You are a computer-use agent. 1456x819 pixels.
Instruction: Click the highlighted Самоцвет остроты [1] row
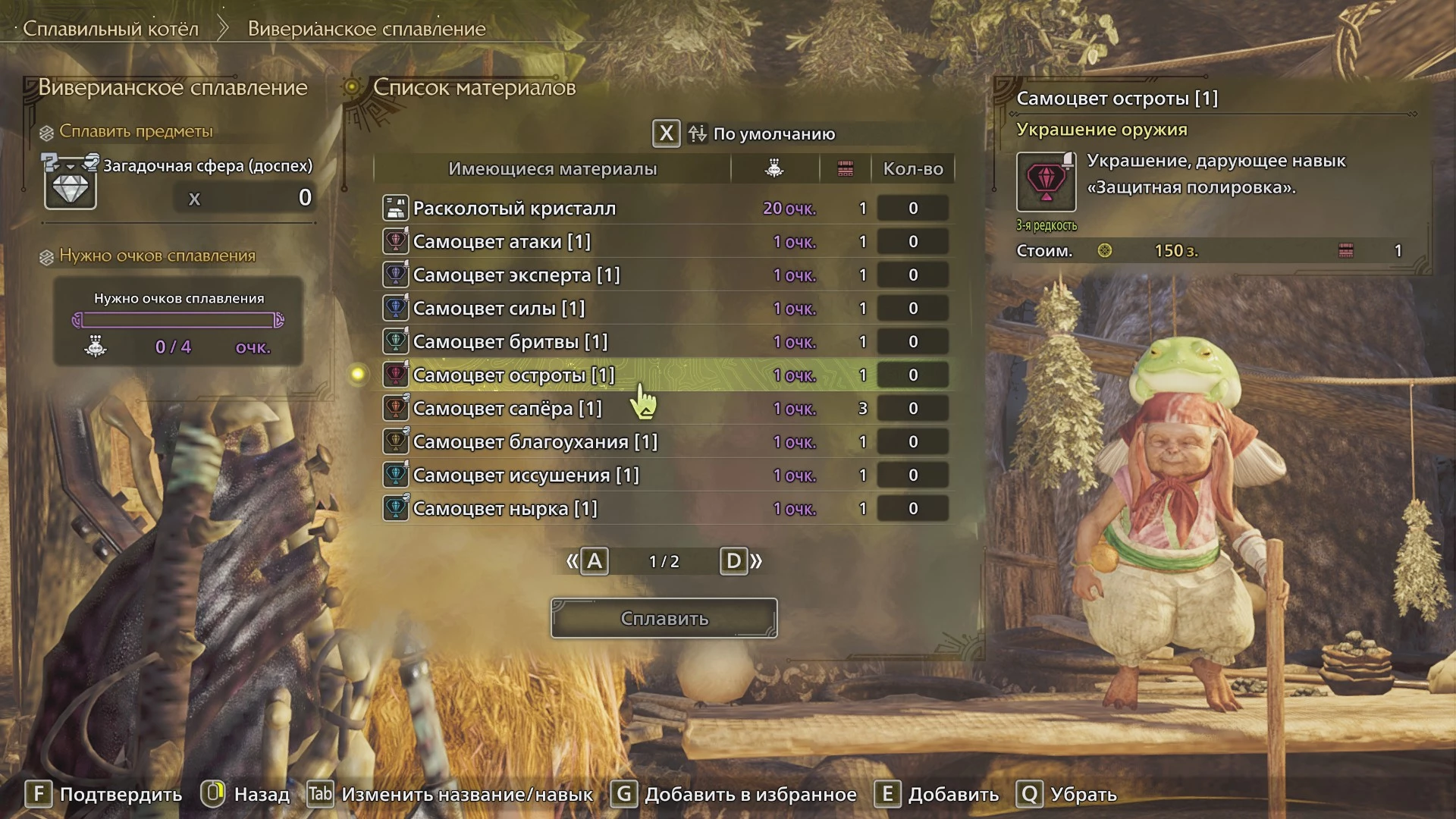[x=513, y=375]
